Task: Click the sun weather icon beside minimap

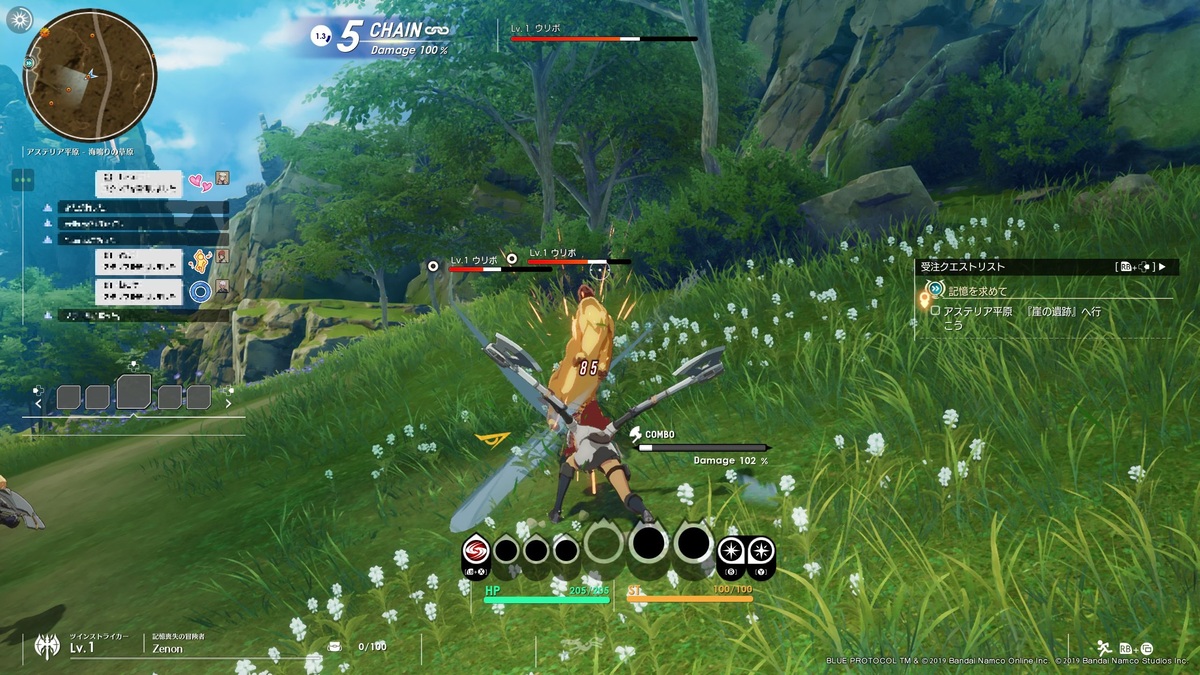Action: (x=19, y=17)
